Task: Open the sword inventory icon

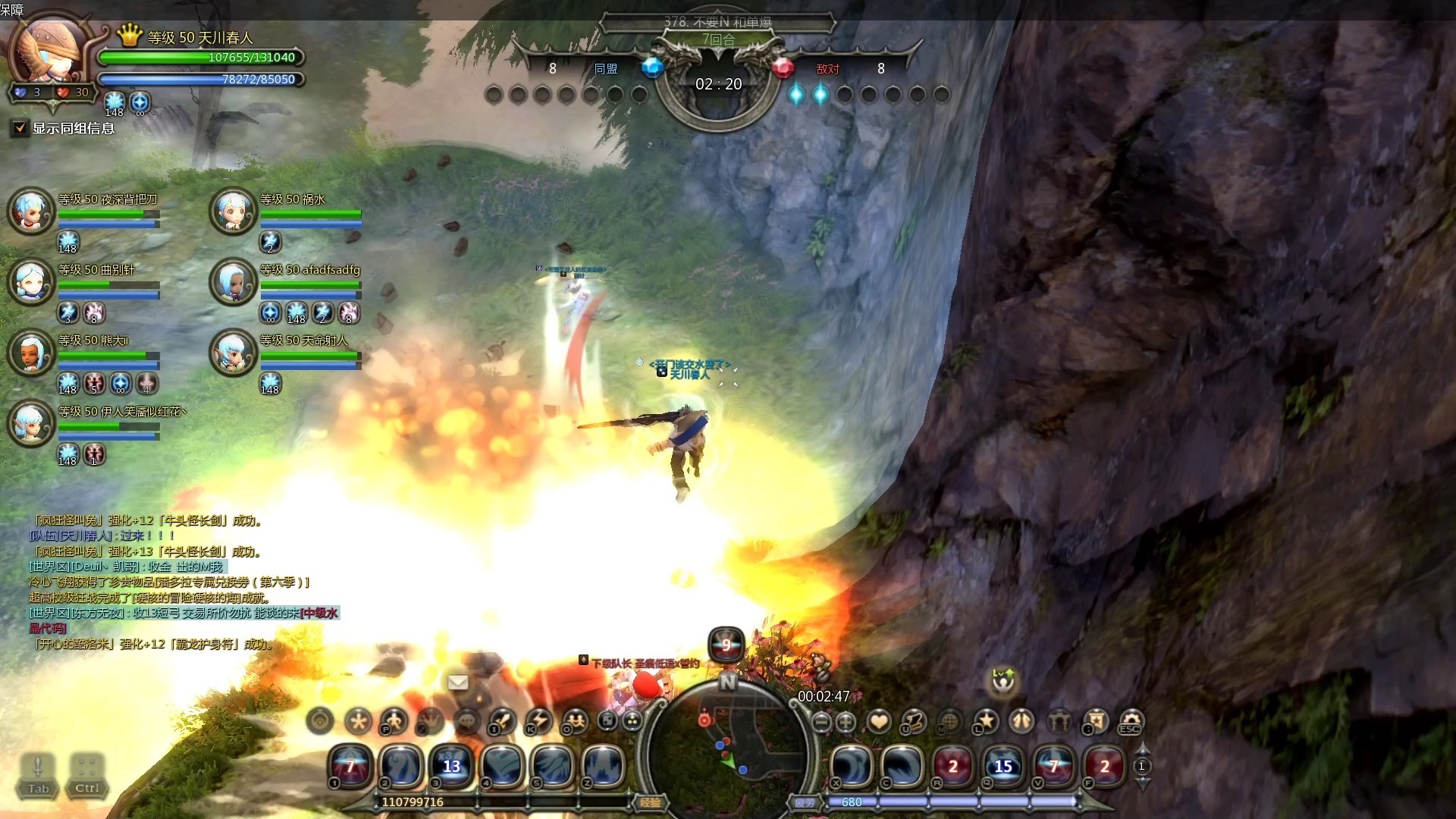Action: pos(502,721)
